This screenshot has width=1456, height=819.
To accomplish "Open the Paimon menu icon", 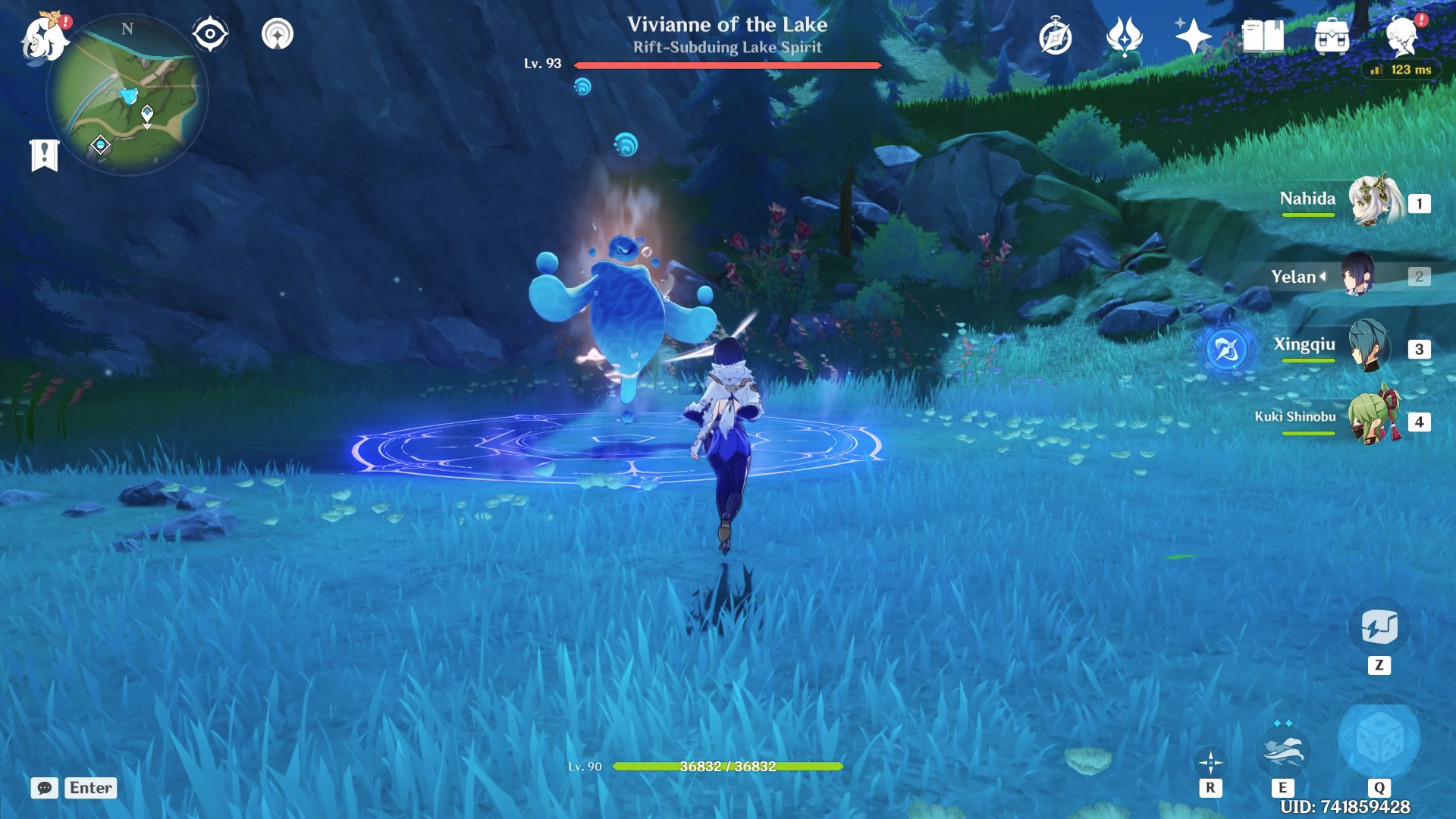I will tap(44, 36).
